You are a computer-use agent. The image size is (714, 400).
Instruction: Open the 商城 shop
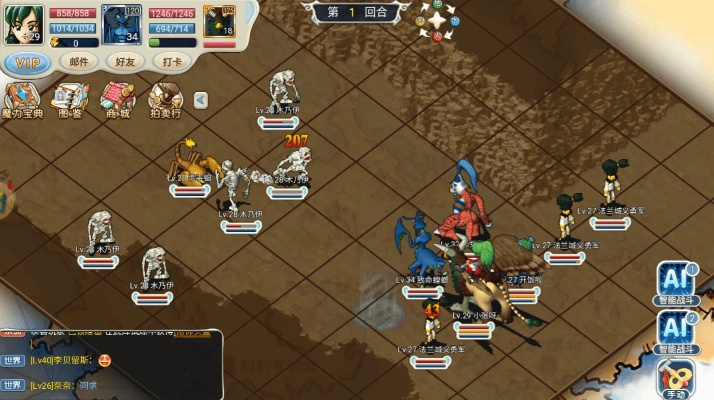click(117, 100)
